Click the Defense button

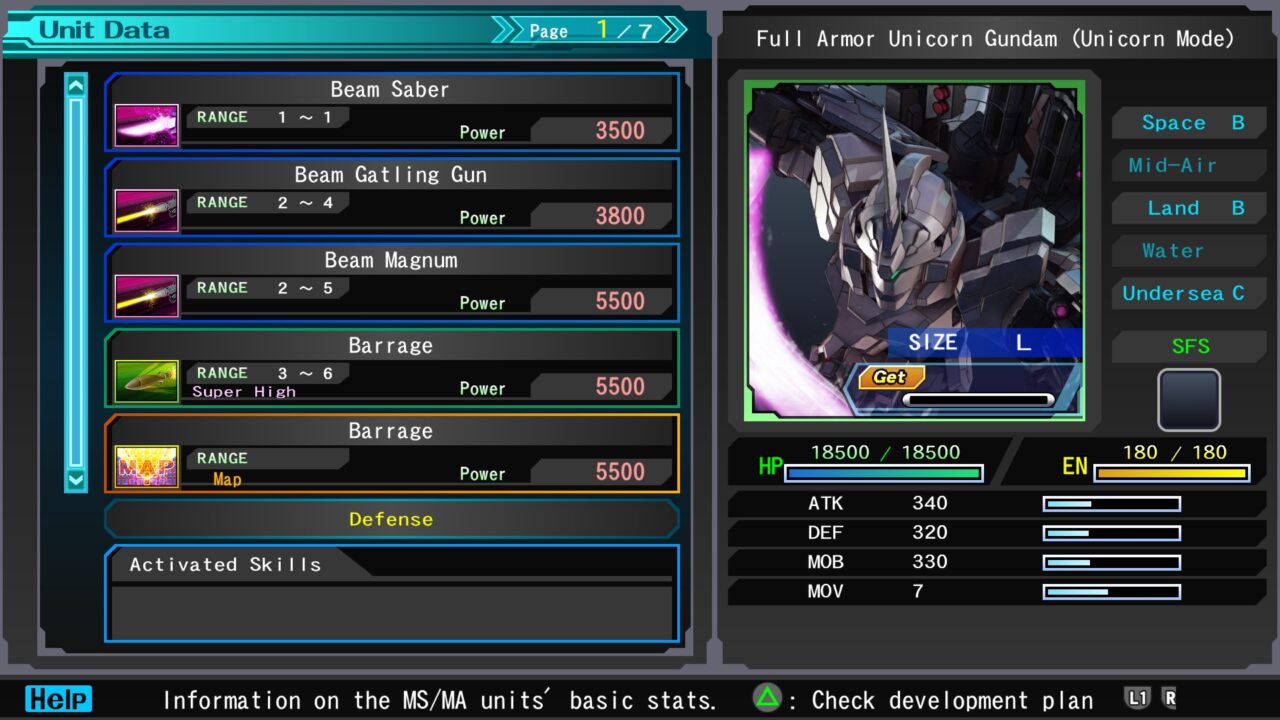(391, 519)
